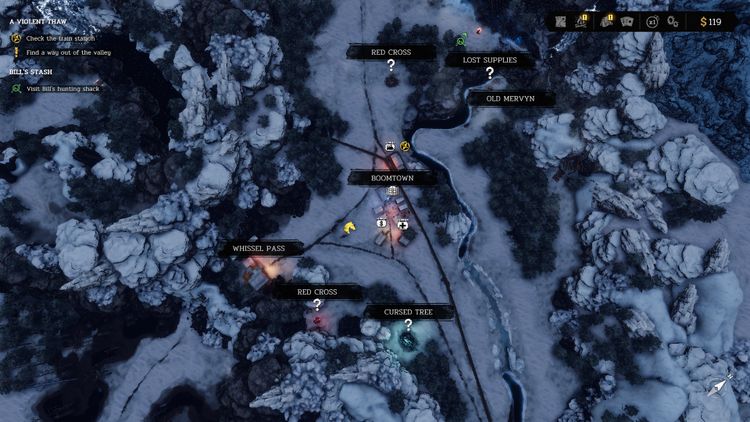Click the yellow horse party marker
This screenshot has width=750, height=422.
pyautogui.click(x=349, y=228)
